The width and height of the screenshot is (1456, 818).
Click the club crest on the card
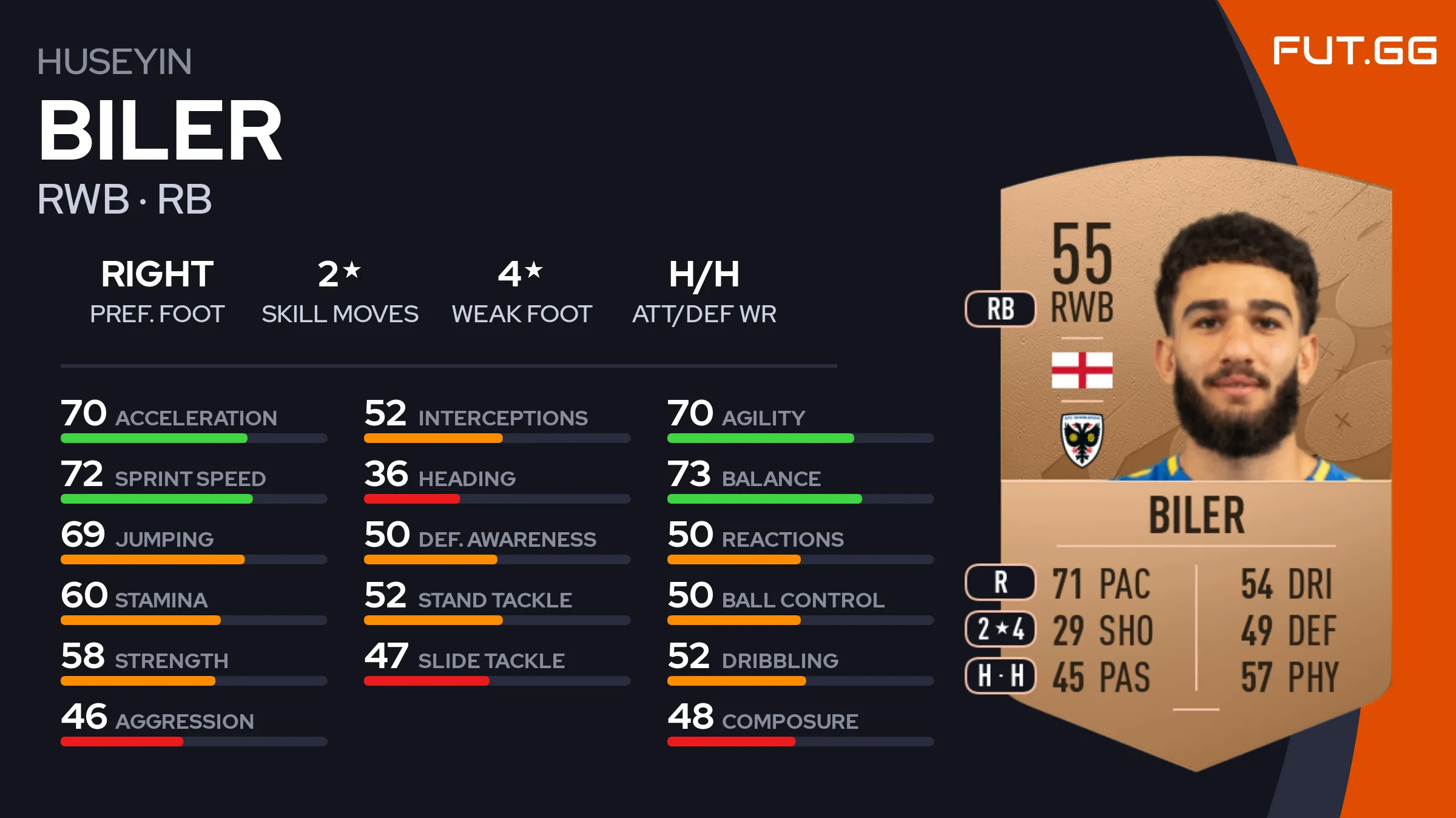[x=1082, y=440]
